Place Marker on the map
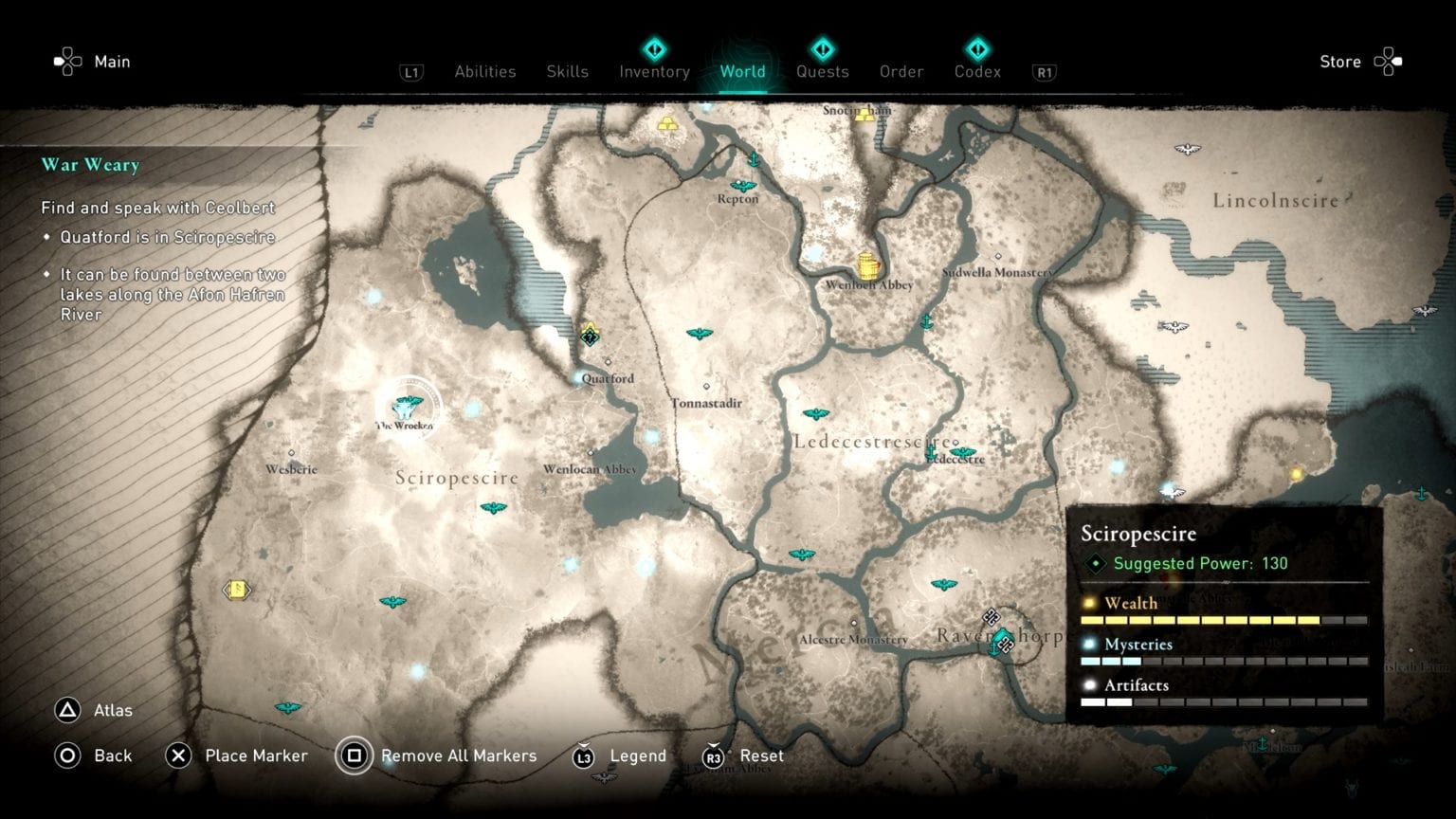The width and height of the screenshot is (1456, 819). (237, 755)
